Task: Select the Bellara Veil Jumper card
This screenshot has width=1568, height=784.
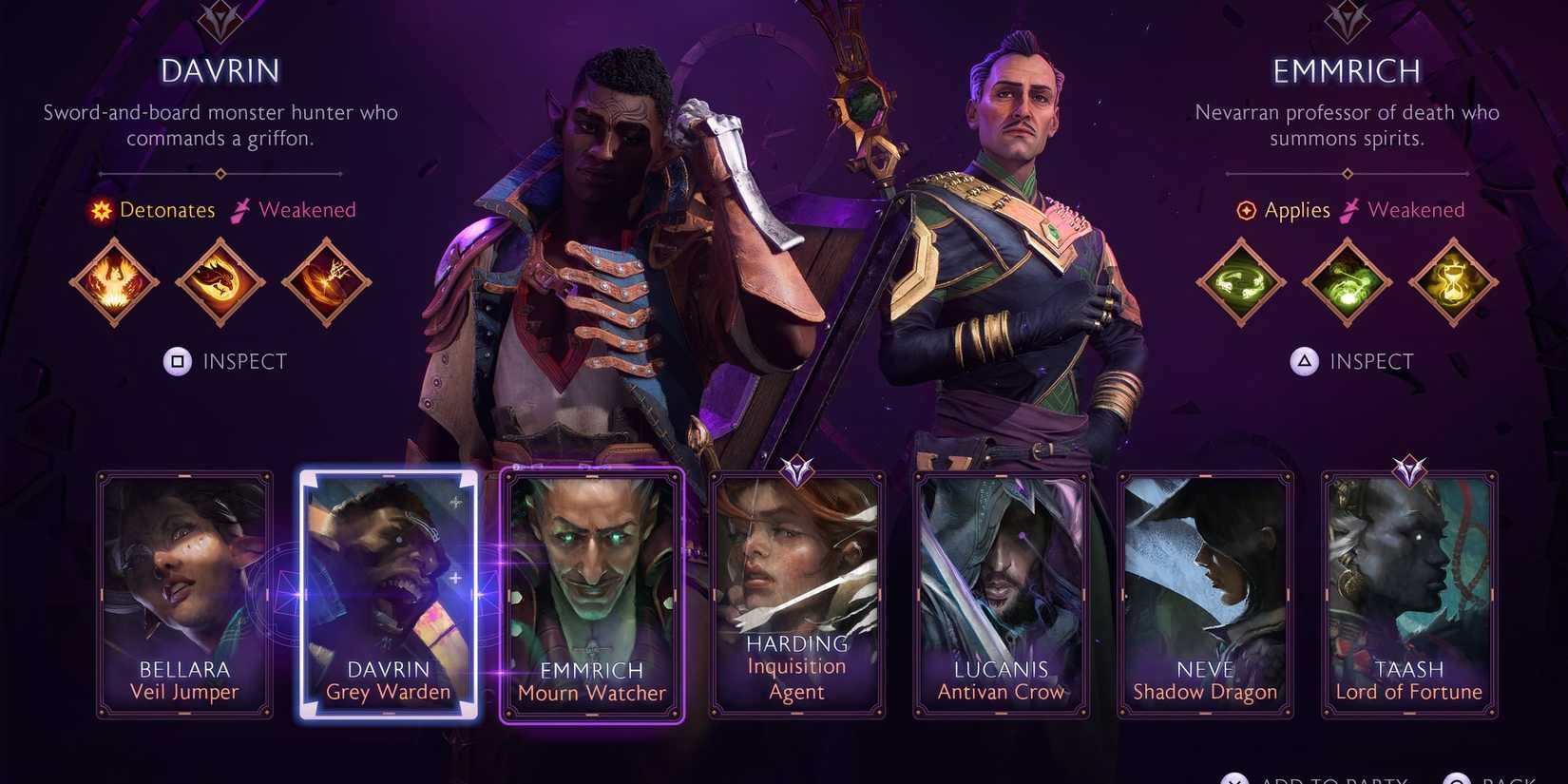Action: pyautogui.click(x=183, y=594)
